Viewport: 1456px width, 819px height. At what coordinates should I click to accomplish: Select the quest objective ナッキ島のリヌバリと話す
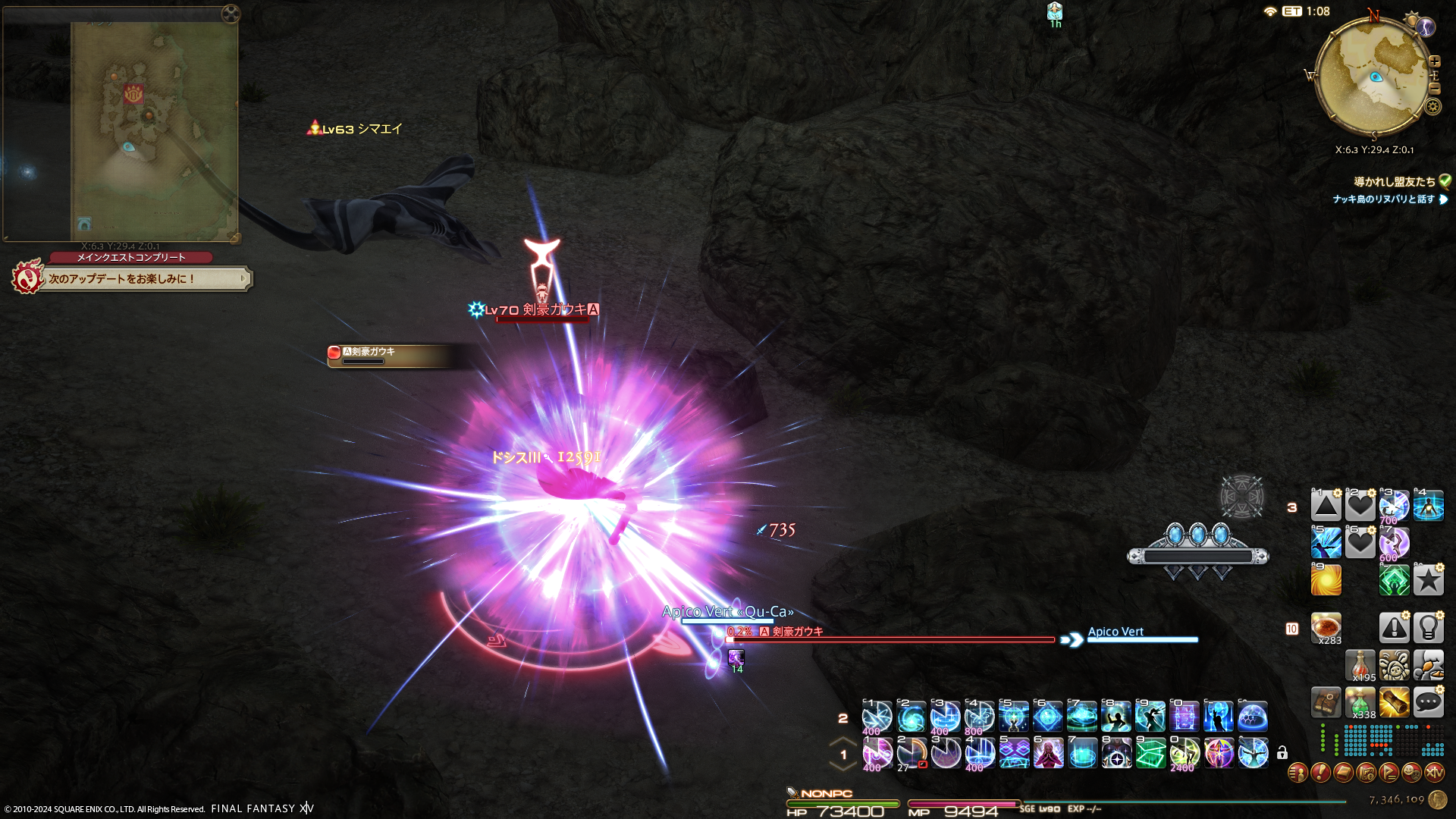pyautogui.click(x=1383, y=199)
